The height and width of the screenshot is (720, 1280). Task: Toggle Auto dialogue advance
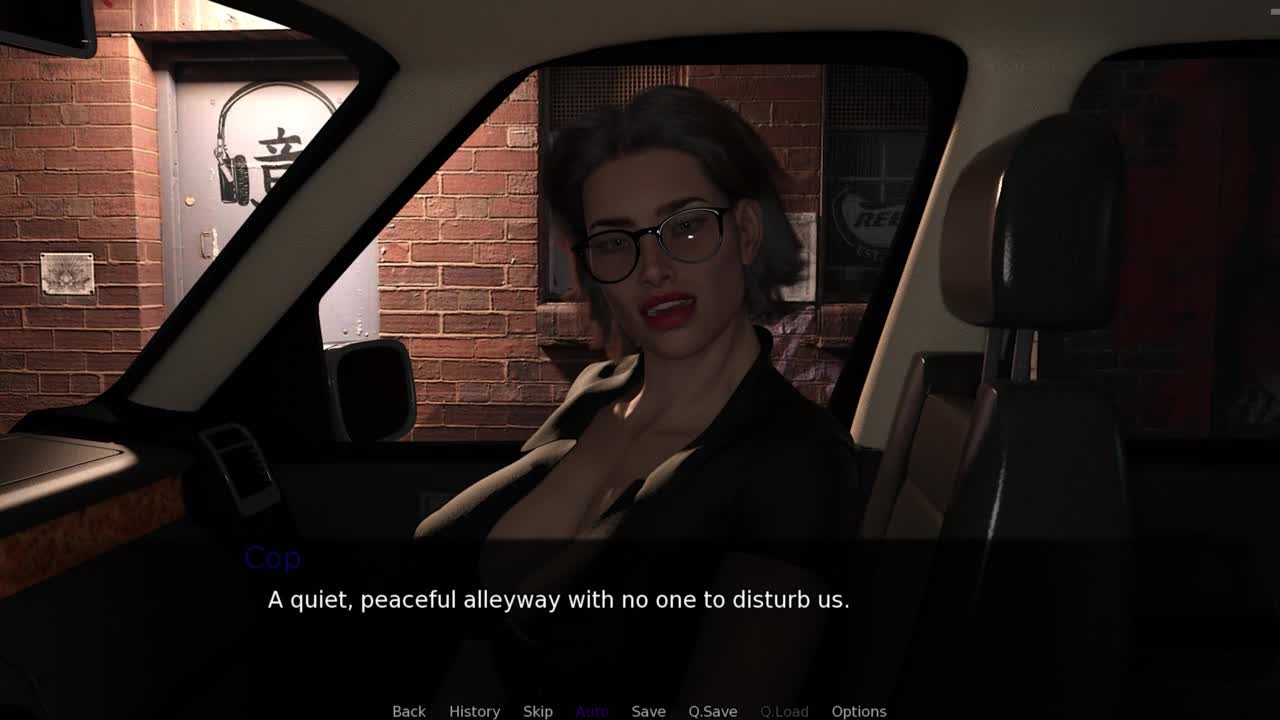click(592, 711)
